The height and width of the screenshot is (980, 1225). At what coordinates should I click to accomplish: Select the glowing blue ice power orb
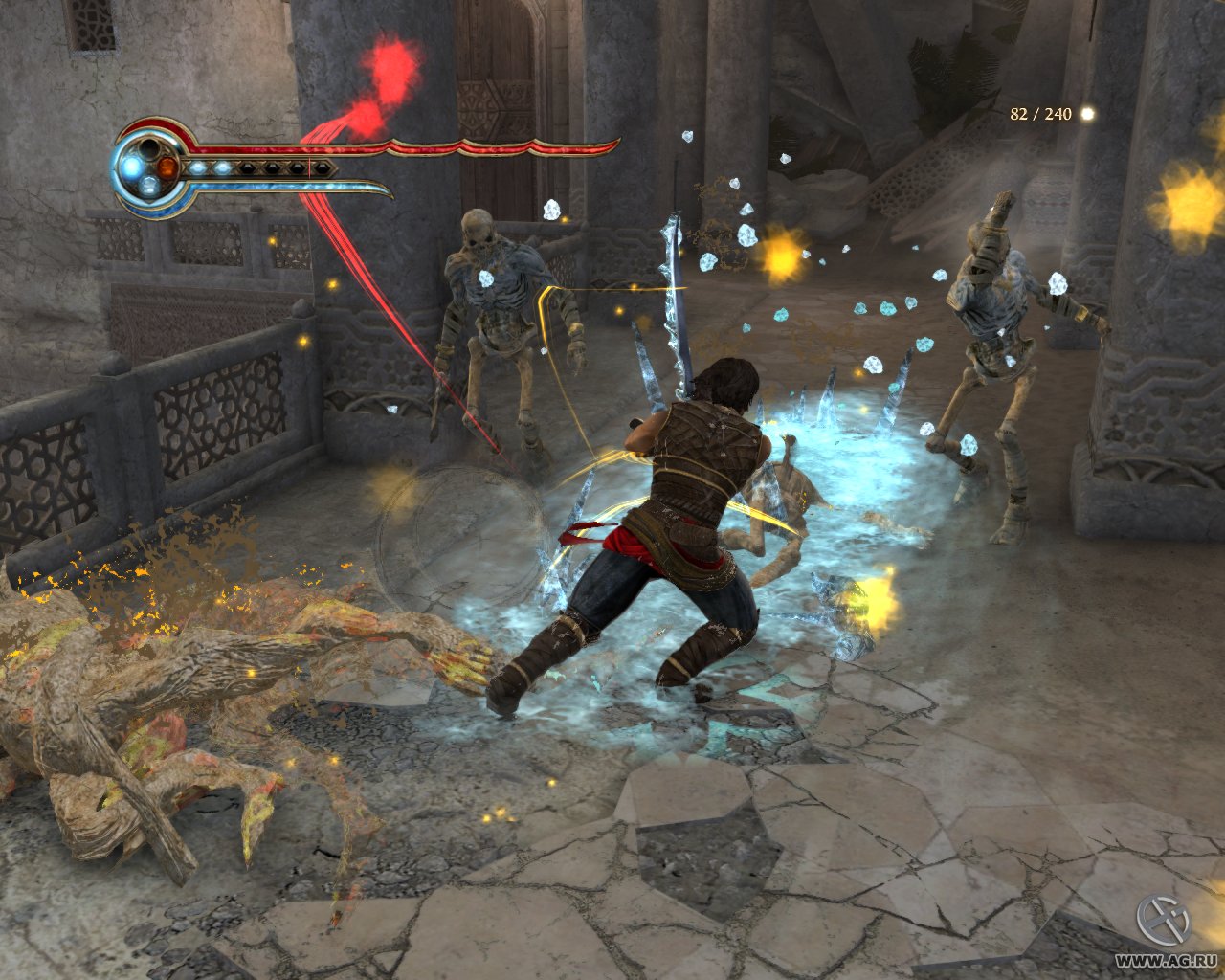(x=130, y=167)
